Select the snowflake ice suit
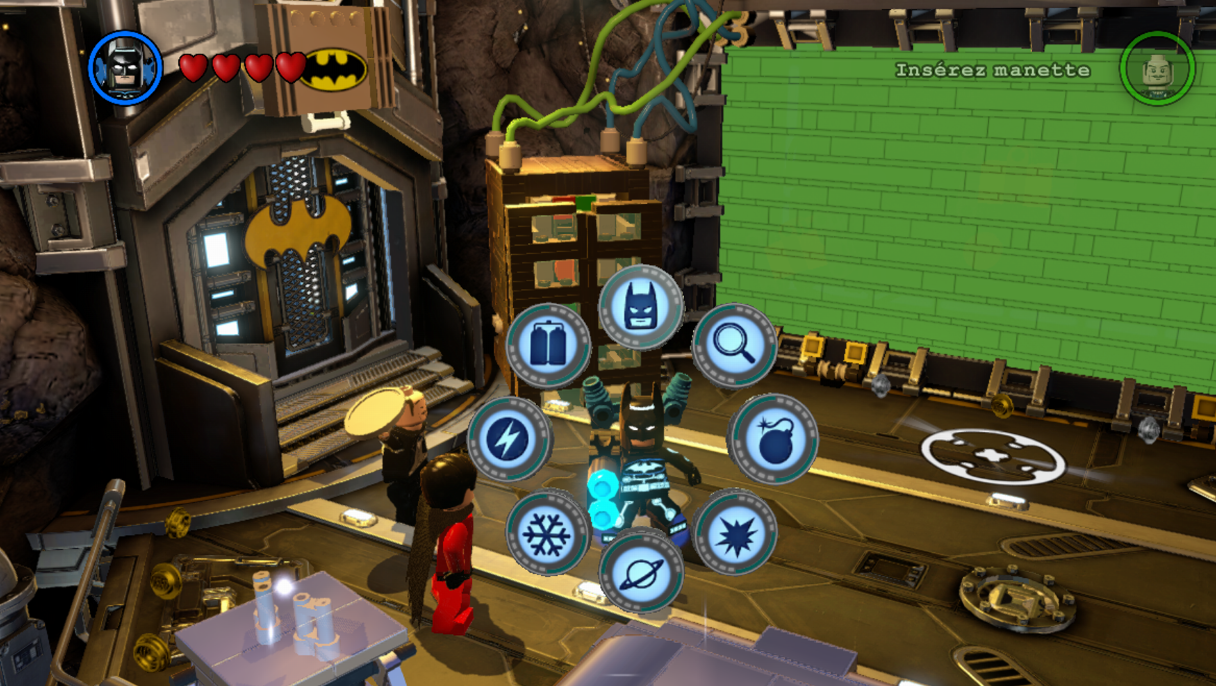 point(547,532)
